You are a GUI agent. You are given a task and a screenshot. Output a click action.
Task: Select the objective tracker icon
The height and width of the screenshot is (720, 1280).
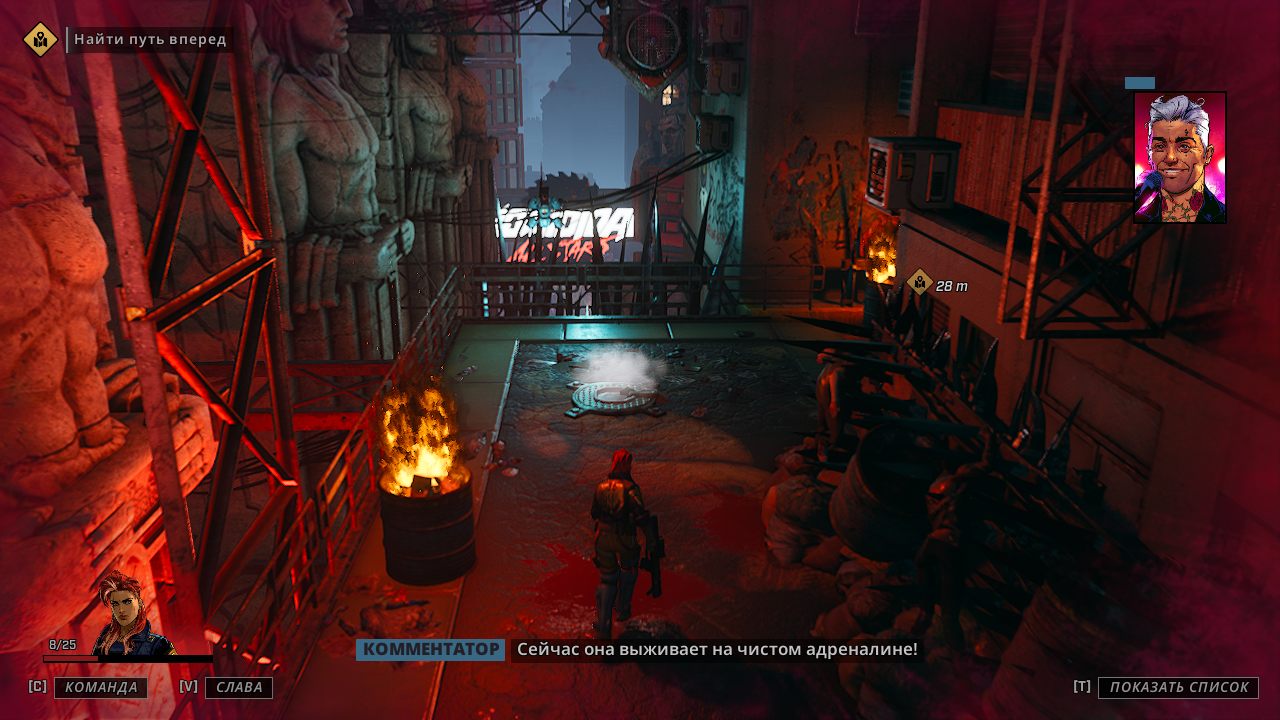click(40, 40)
